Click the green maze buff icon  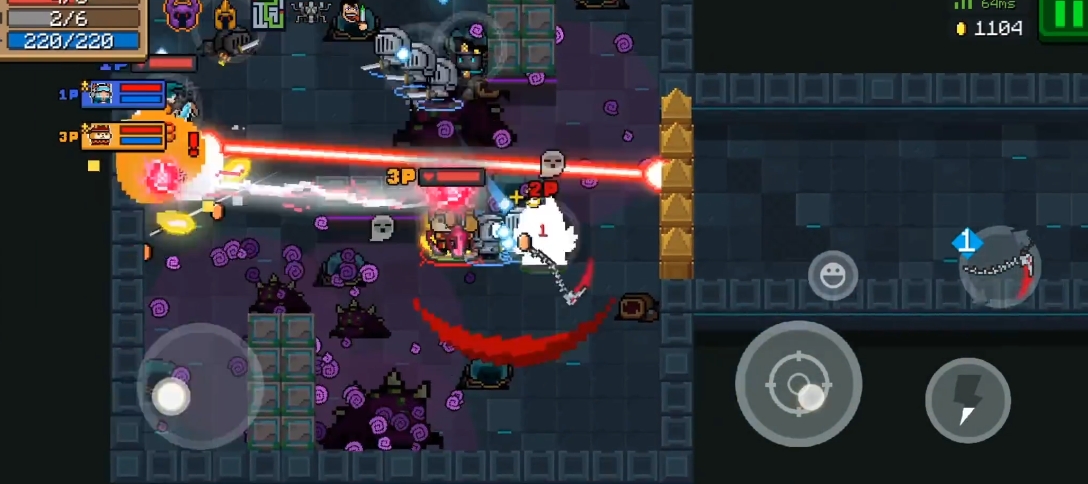coord(267,14)
